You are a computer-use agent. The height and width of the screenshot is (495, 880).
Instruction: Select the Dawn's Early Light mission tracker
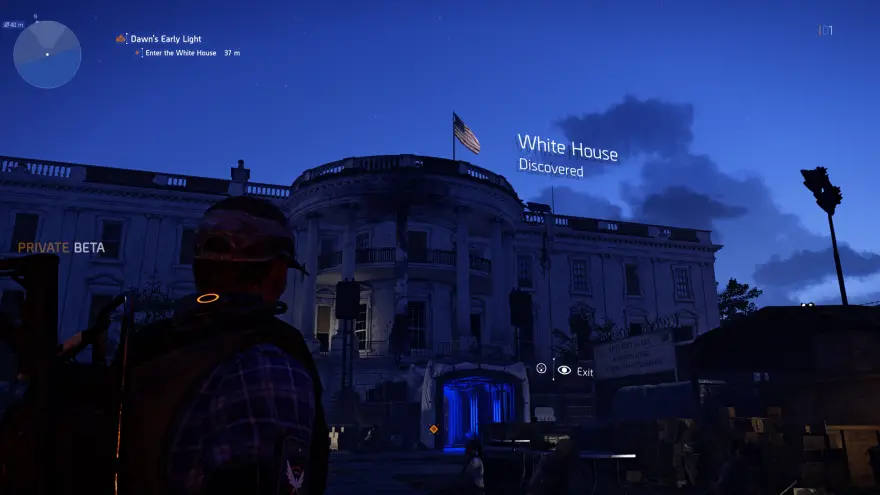pyautogui.click(x=164, y=38)
